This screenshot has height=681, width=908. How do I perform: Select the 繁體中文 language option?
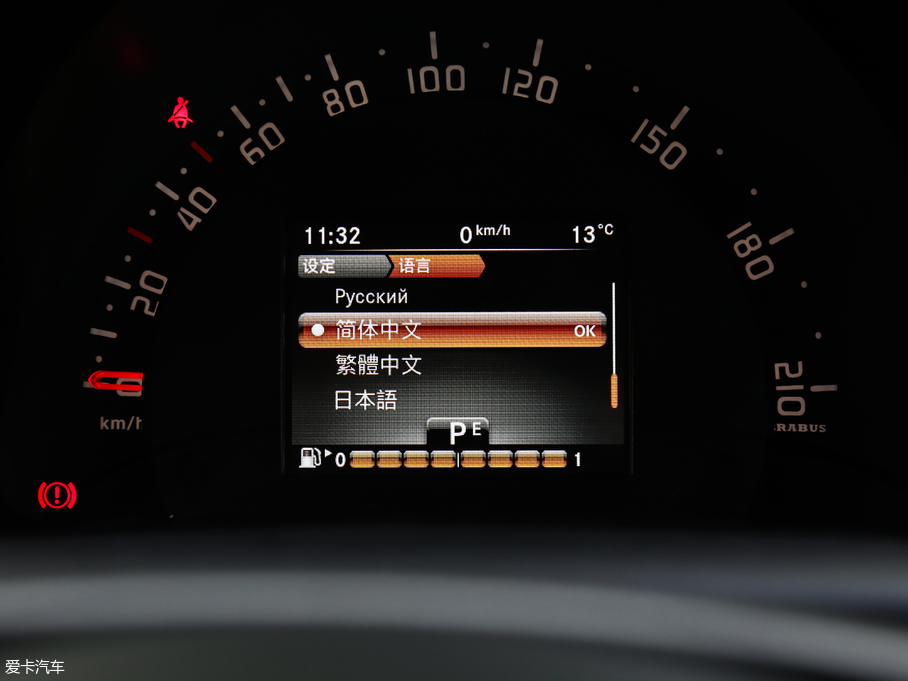378,365
